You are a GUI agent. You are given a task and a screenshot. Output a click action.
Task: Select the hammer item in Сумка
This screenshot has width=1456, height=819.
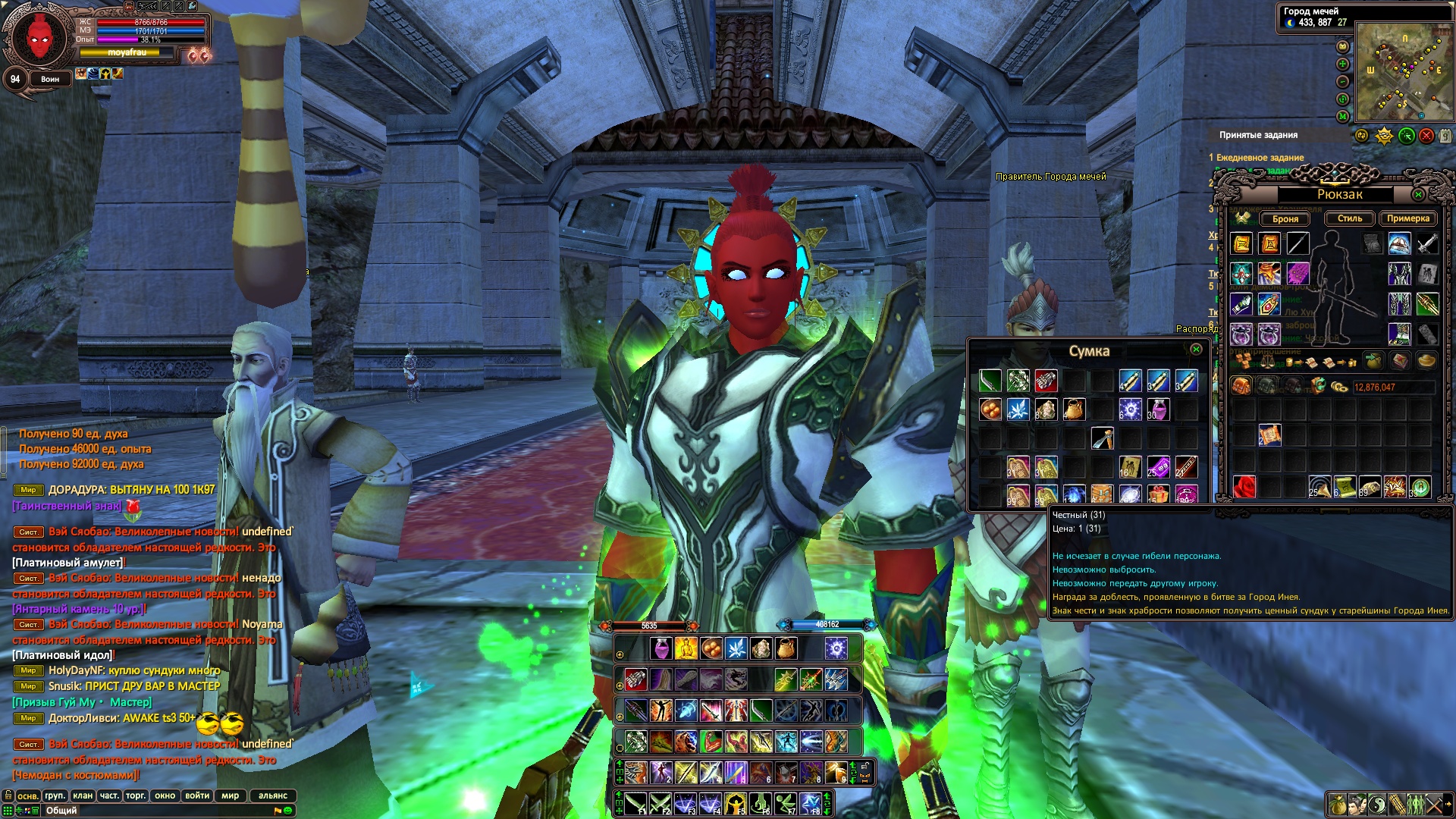[x=1102, y=438]
